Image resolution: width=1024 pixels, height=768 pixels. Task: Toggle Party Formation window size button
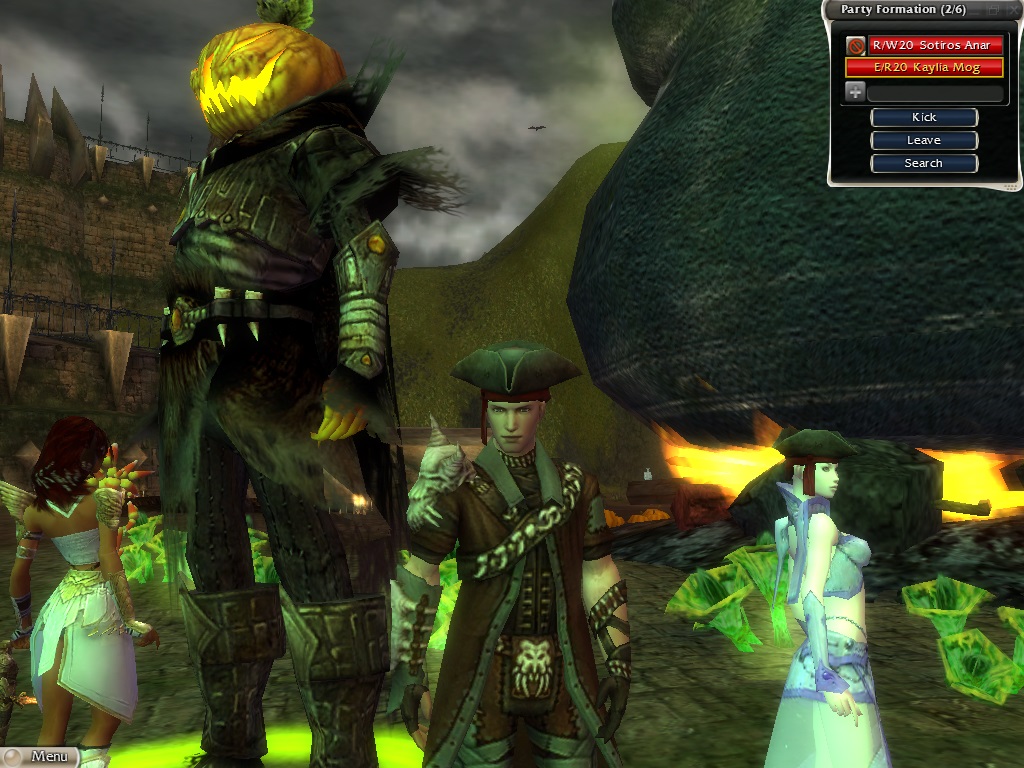point(993,9)
